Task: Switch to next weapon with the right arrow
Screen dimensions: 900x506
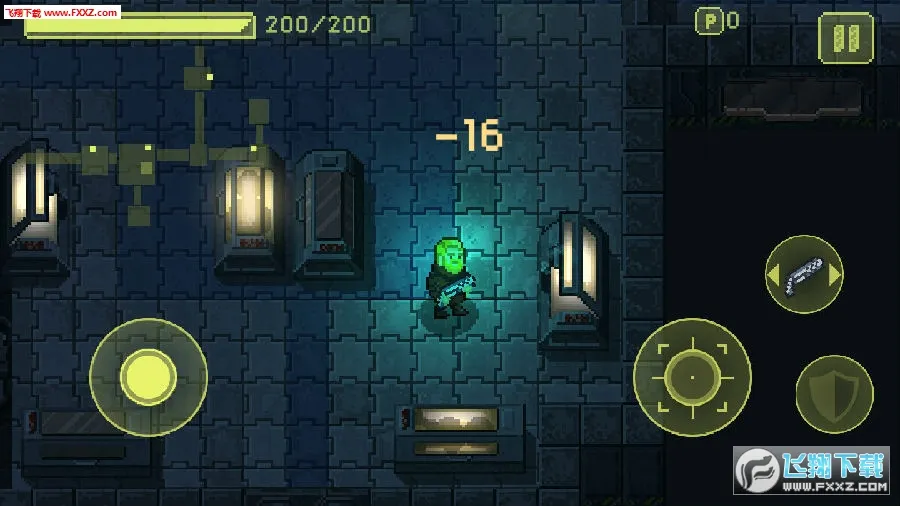Action: pyautogui.click(x=835, y=274)
